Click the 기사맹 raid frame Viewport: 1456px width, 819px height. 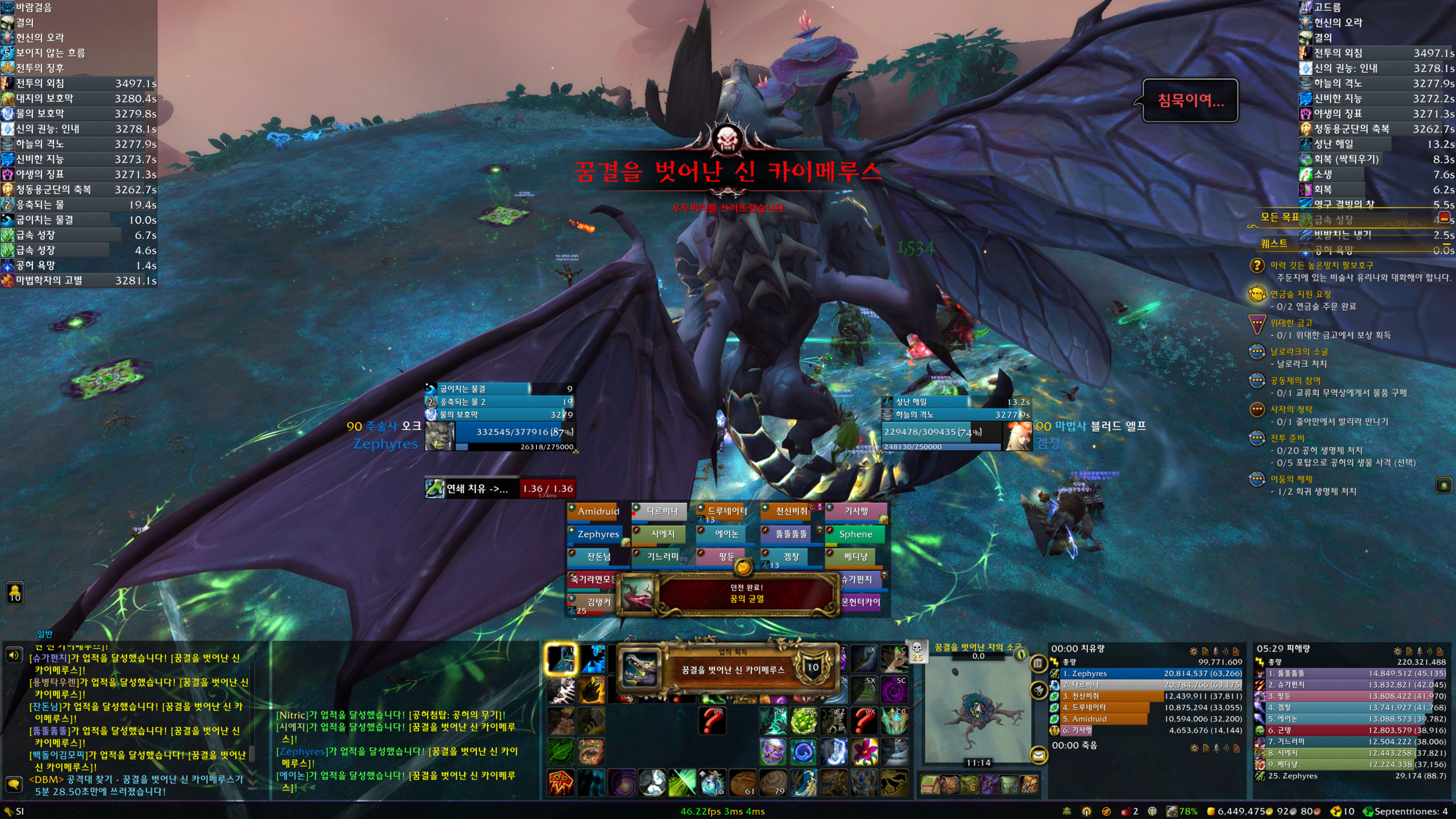click(x=855, y=511)
